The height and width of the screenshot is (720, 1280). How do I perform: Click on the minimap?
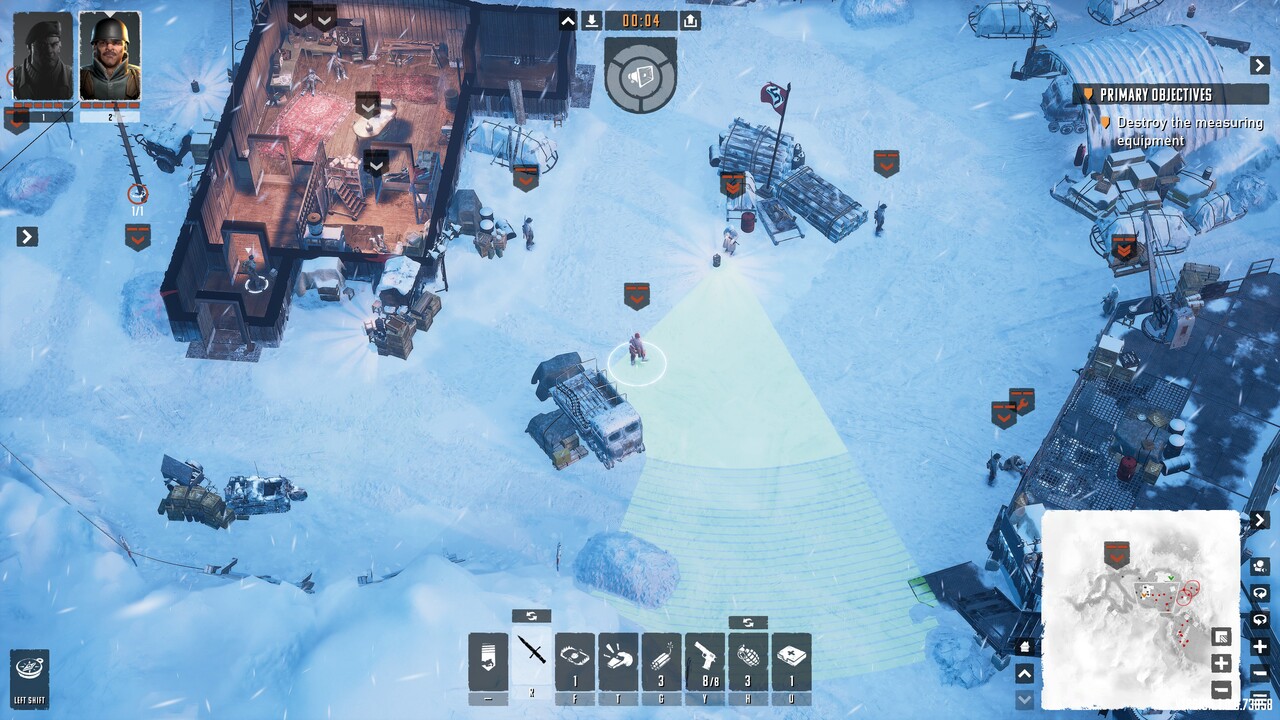click(1140, 608)
